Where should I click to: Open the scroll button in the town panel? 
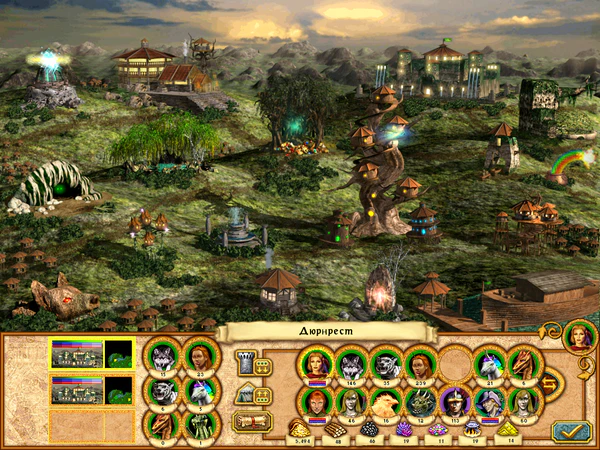[x=251, y=422]
